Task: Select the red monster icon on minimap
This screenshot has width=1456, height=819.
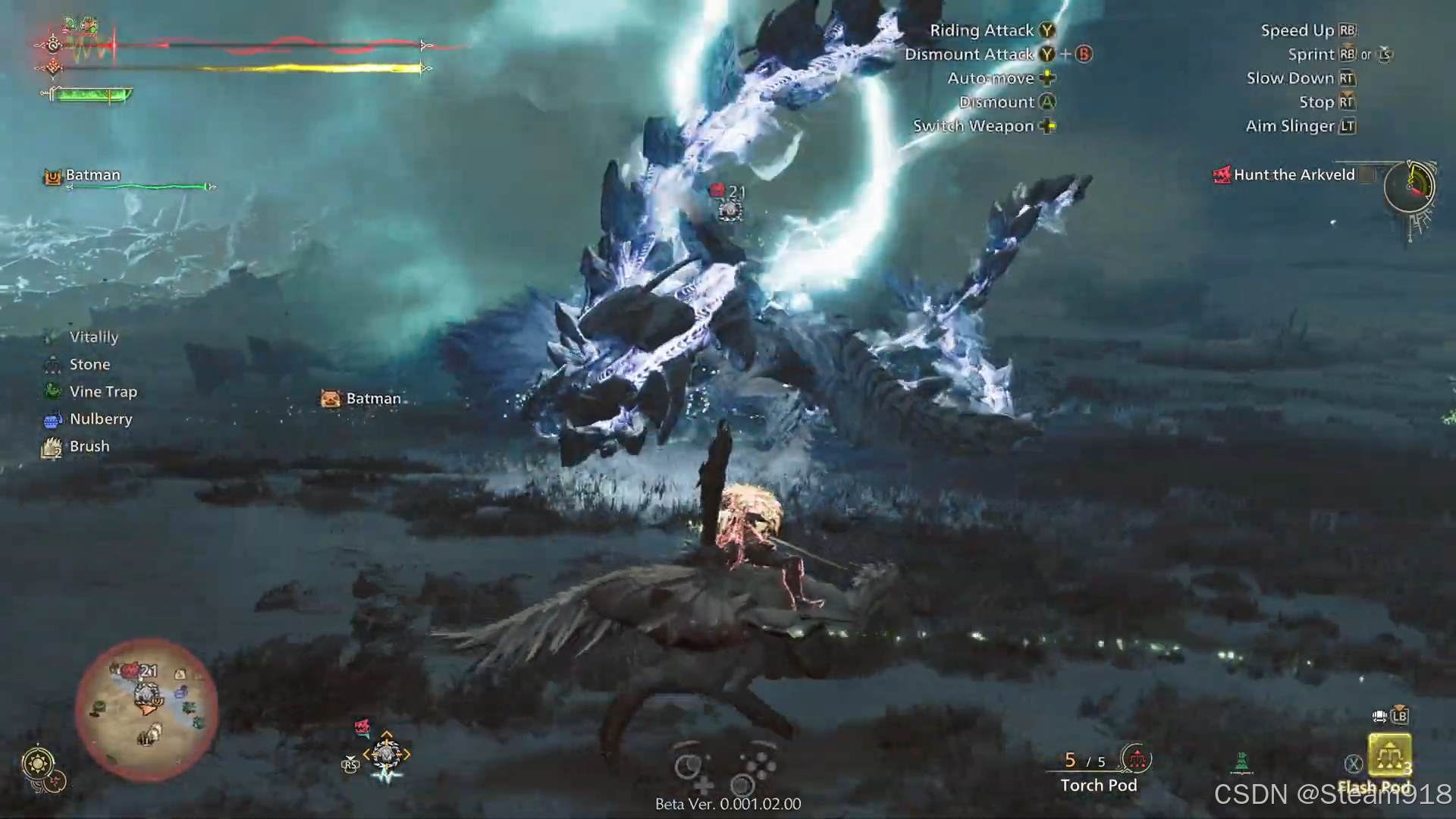Action: pyautogui.click(x=130, y=670)
